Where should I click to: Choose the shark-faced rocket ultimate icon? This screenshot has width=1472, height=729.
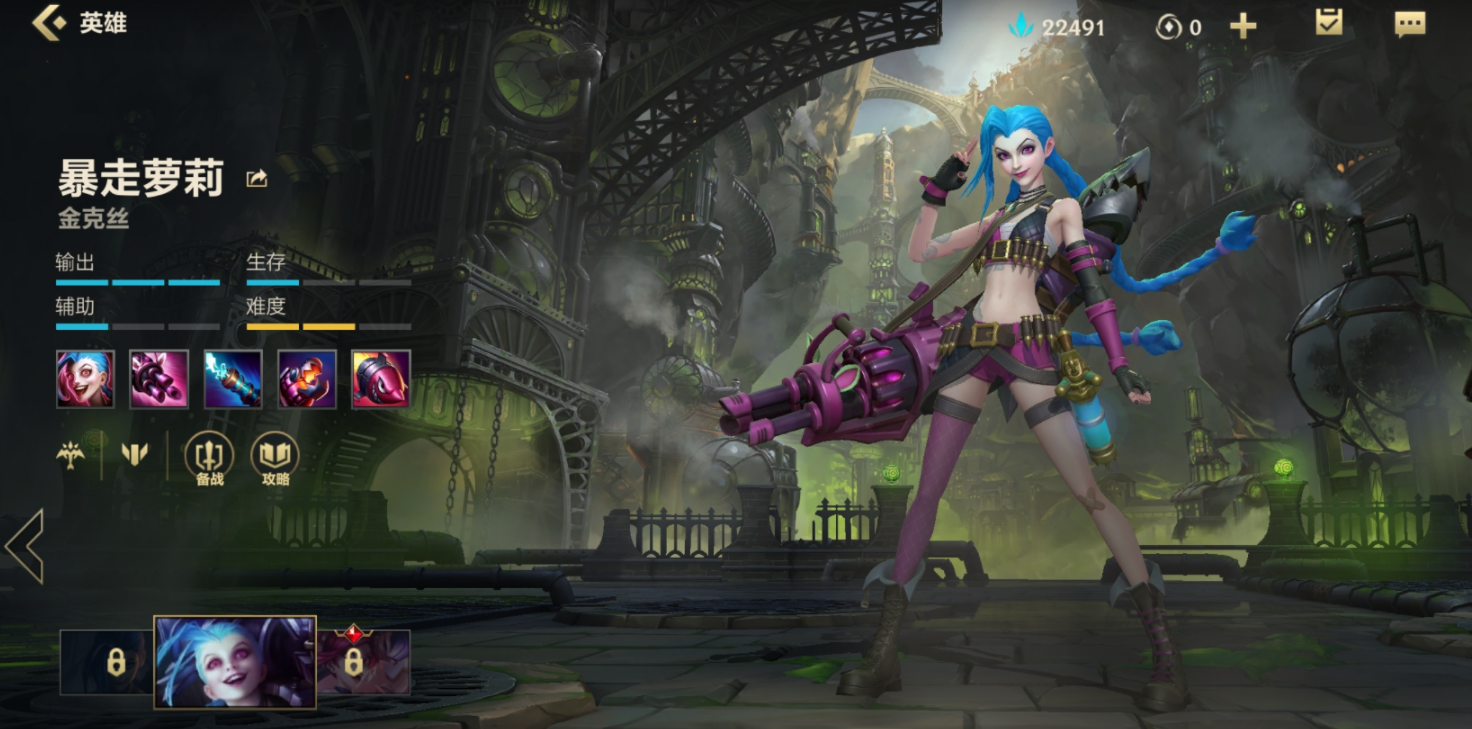(381, 379)
